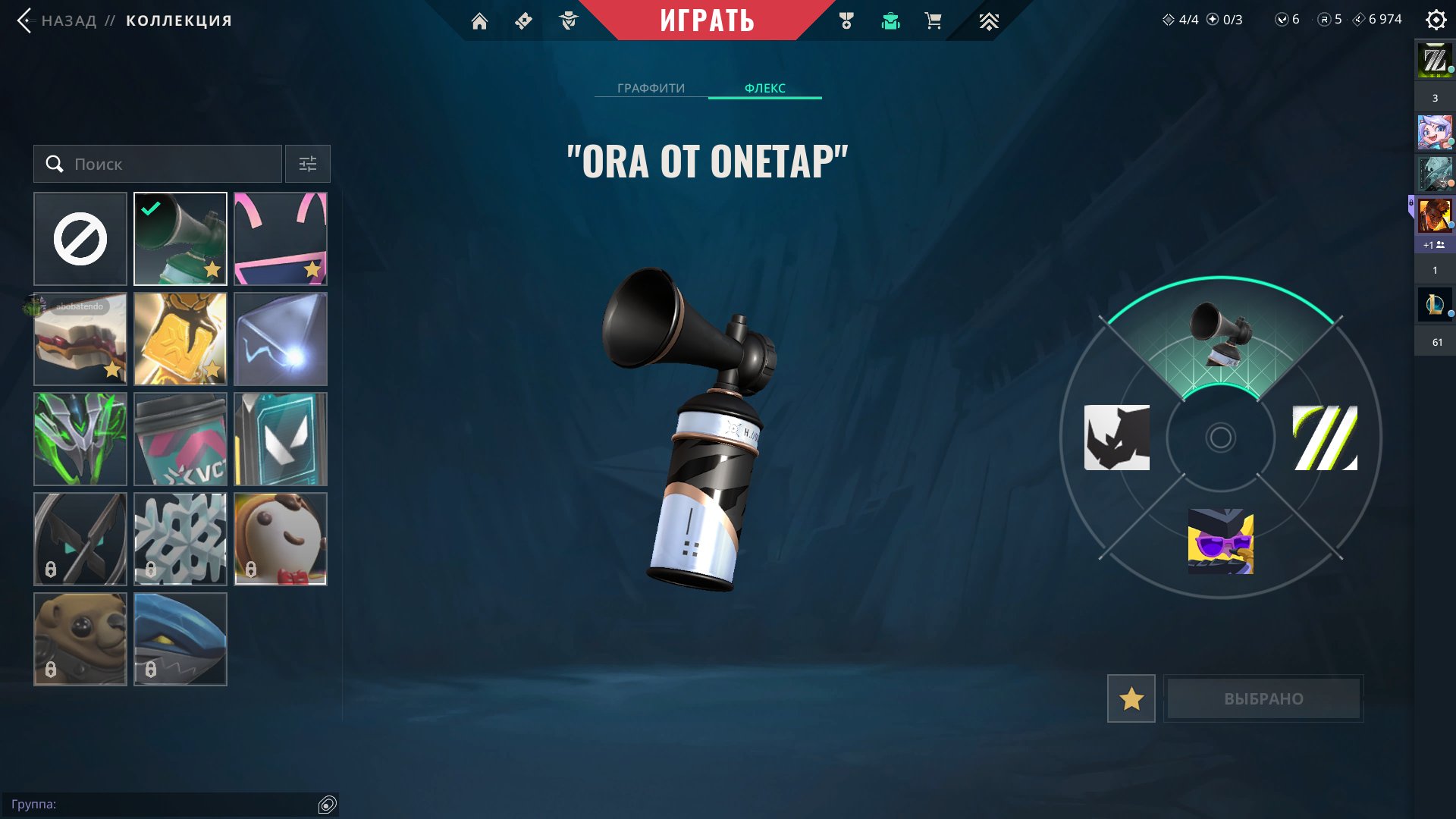Image resolution: width=1456 pixels, height=819 pixels.
Task: Switch to the Граффити tab
Action: click(x=651, y=88)
